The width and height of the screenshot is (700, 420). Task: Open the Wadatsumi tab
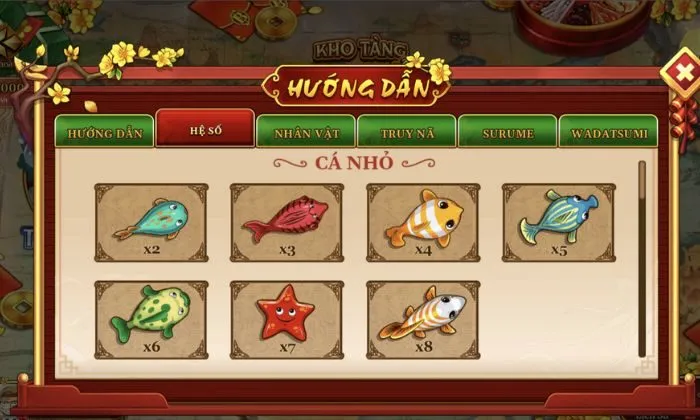pos(607,132)
